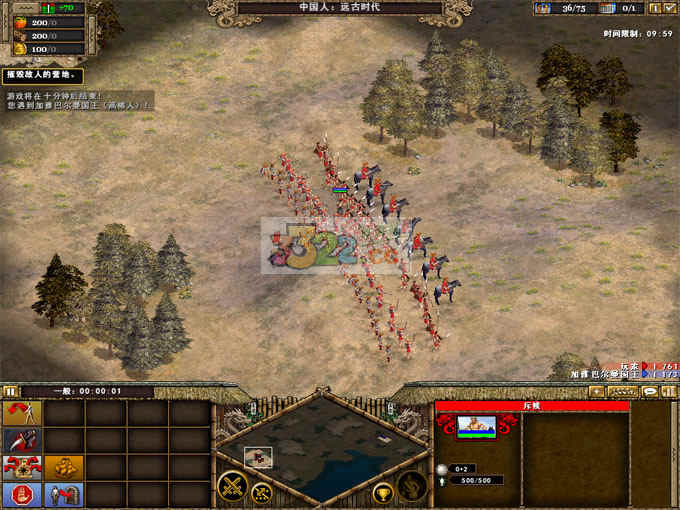Activate the red stop sign command
Image resolution: width=680 pixels, height=510 pixels.
(x=22, y=494)
